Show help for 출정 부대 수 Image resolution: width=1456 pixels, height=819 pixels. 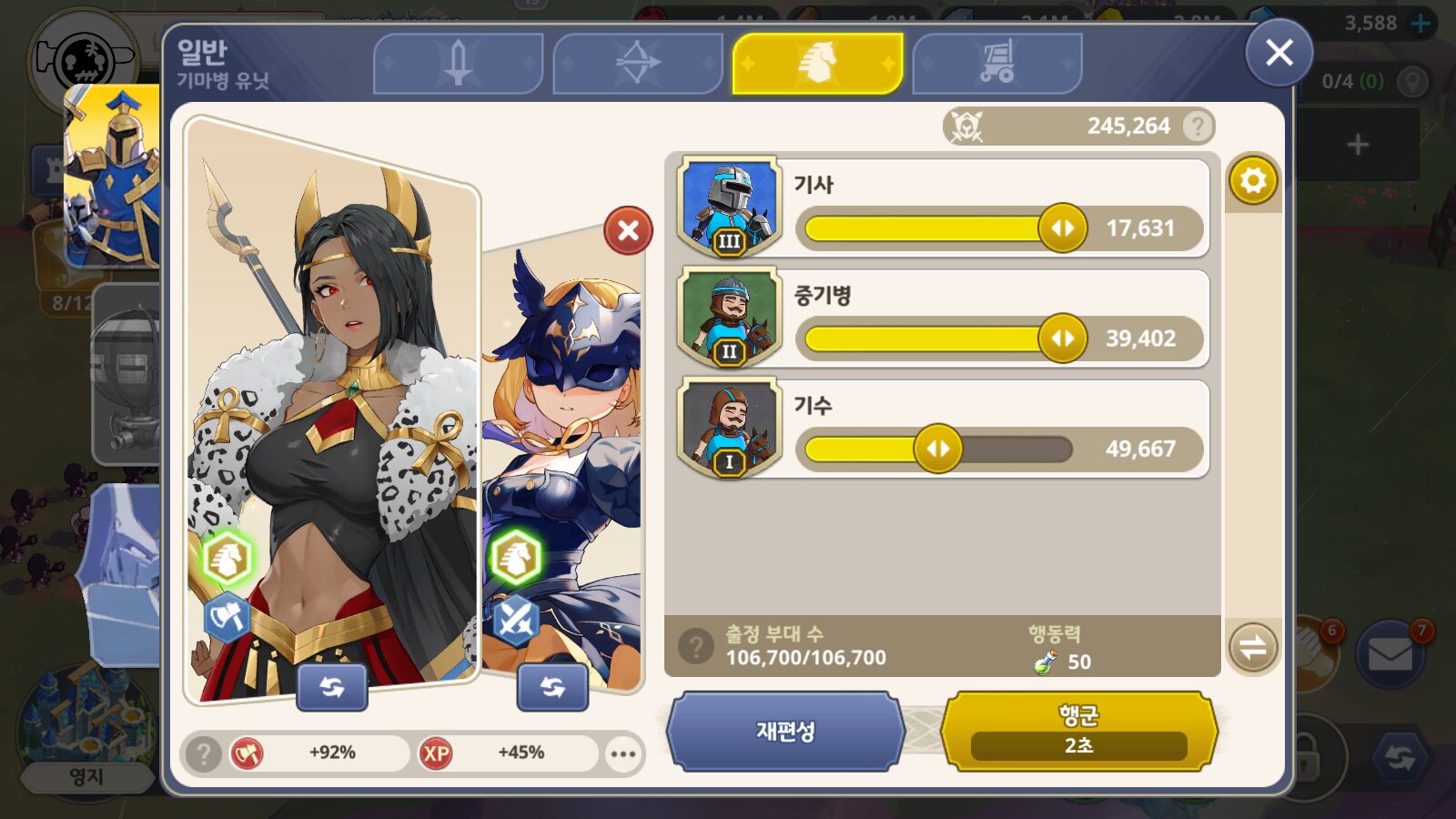coord(696,646)
